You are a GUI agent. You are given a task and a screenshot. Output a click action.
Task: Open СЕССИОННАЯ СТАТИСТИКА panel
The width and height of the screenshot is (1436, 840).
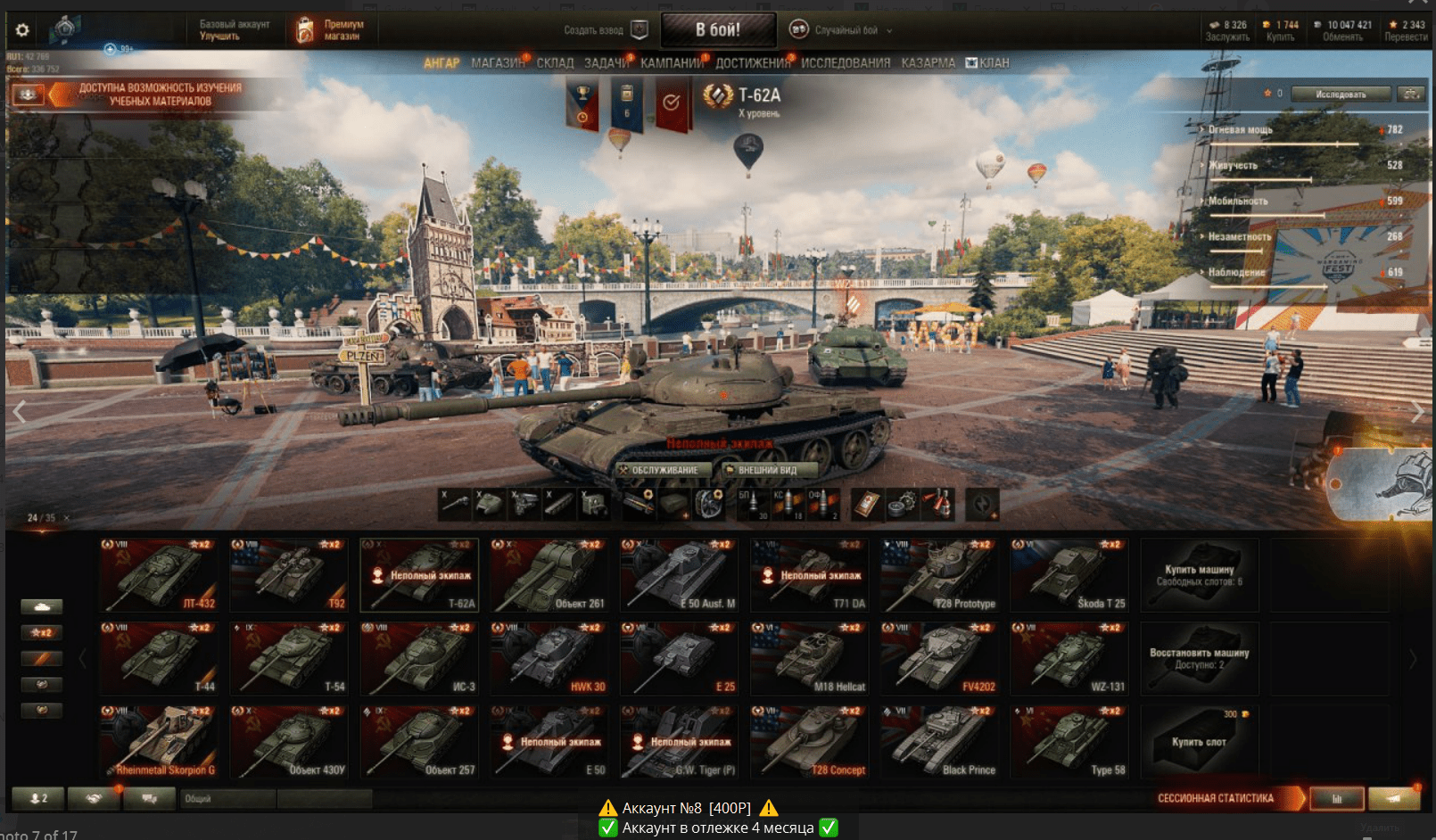click(x=1216, y=798)
